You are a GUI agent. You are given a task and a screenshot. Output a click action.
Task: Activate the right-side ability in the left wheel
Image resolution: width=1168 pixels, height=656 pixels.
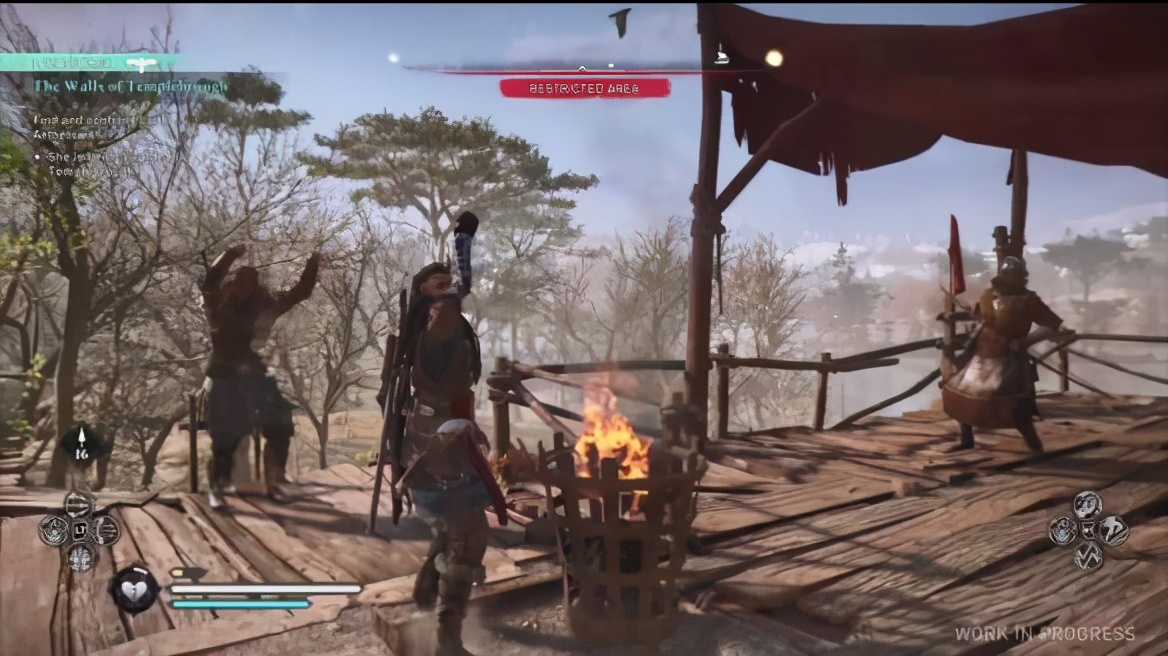(x=106, y=530)
